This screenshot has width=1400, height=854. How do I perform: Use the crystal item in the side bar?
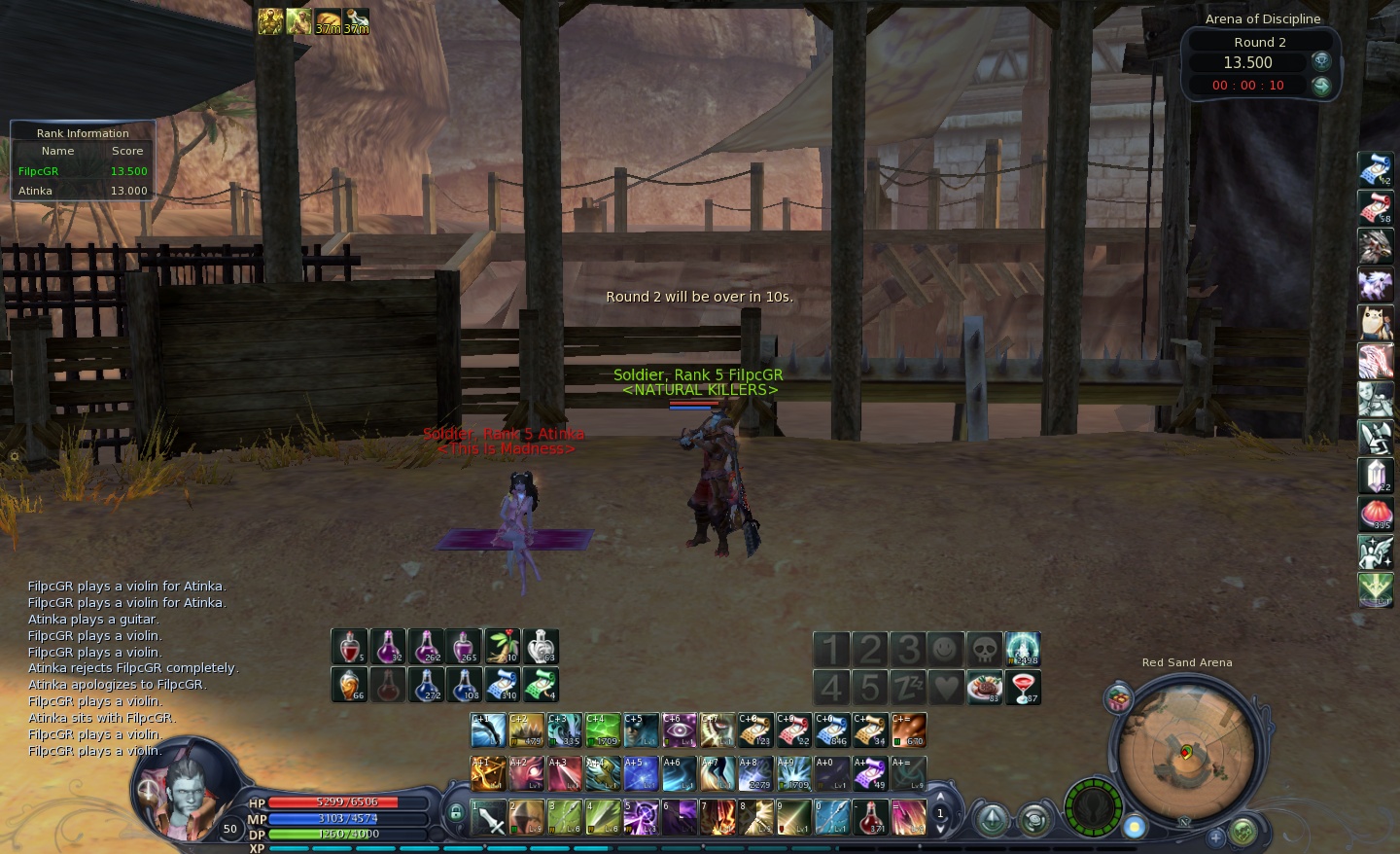pyautogui.click(x=1376, y=476)
